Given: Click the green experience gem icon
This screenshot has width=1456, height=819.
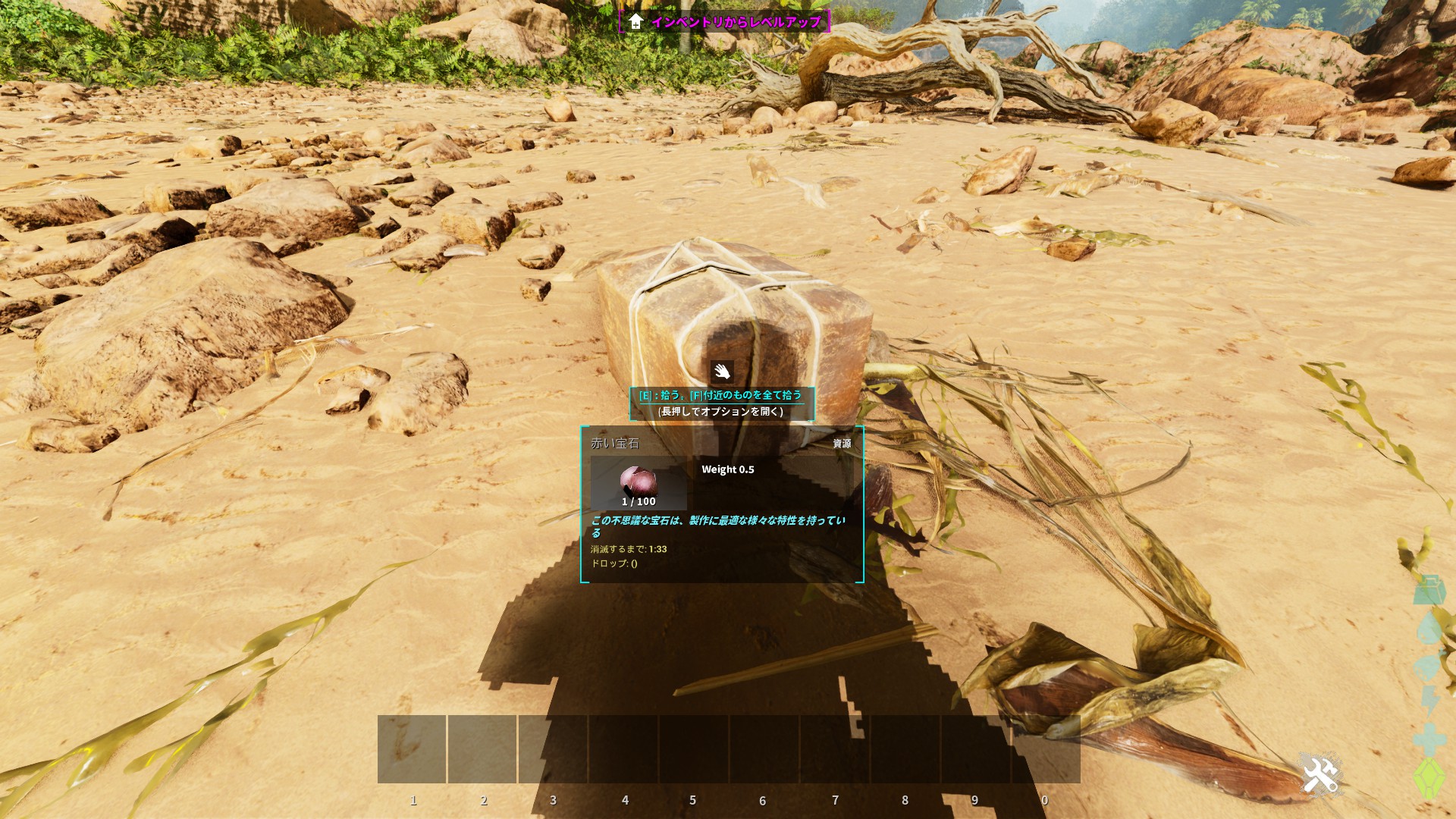Looking at the screenshot, I should coord(1429,778).
